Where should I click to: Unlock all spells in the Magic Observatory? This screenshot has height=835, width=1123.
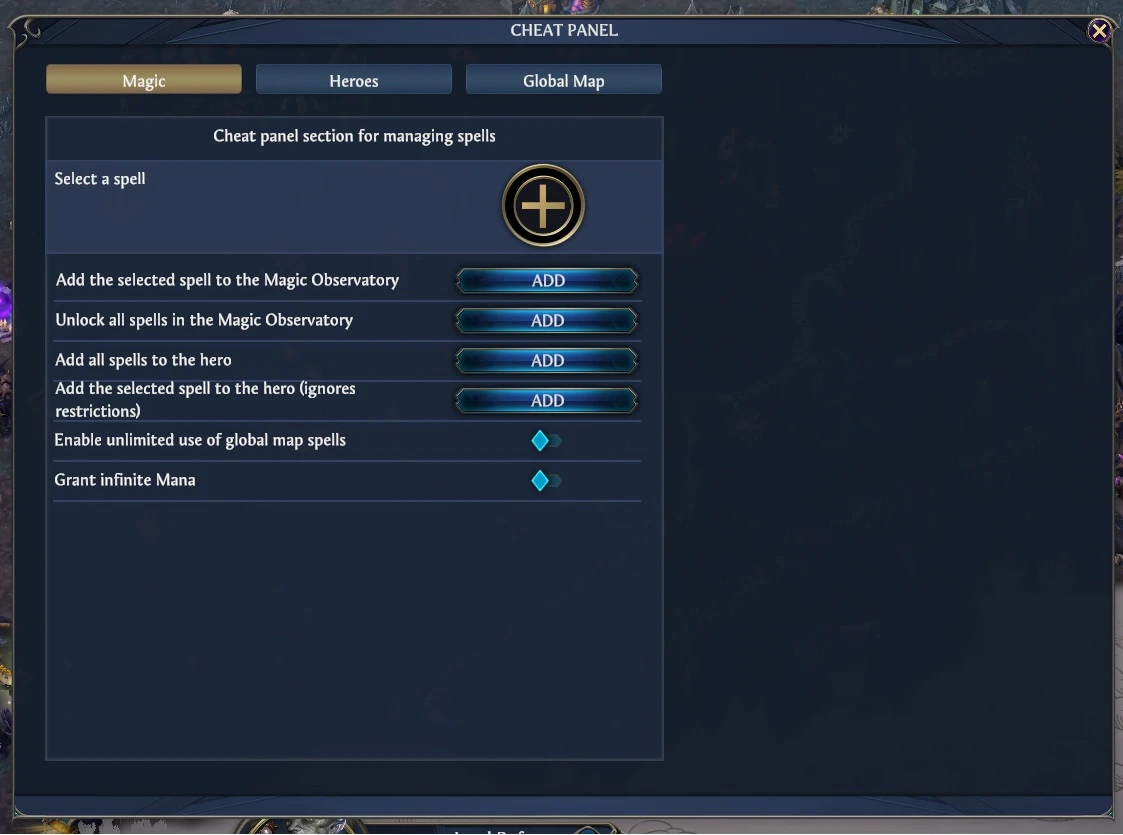(547, 321)
